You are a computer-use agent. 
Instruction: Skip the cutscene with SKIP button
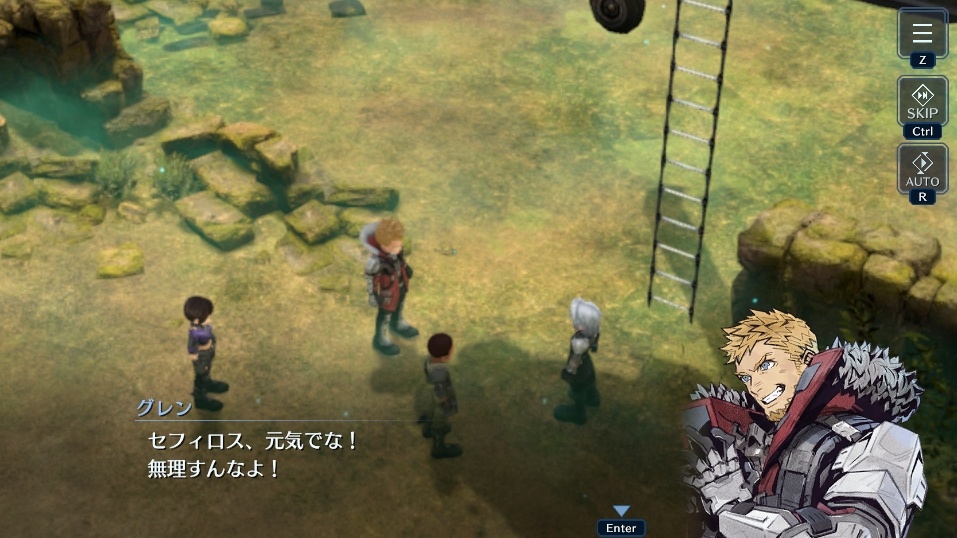tap(922, 101)
